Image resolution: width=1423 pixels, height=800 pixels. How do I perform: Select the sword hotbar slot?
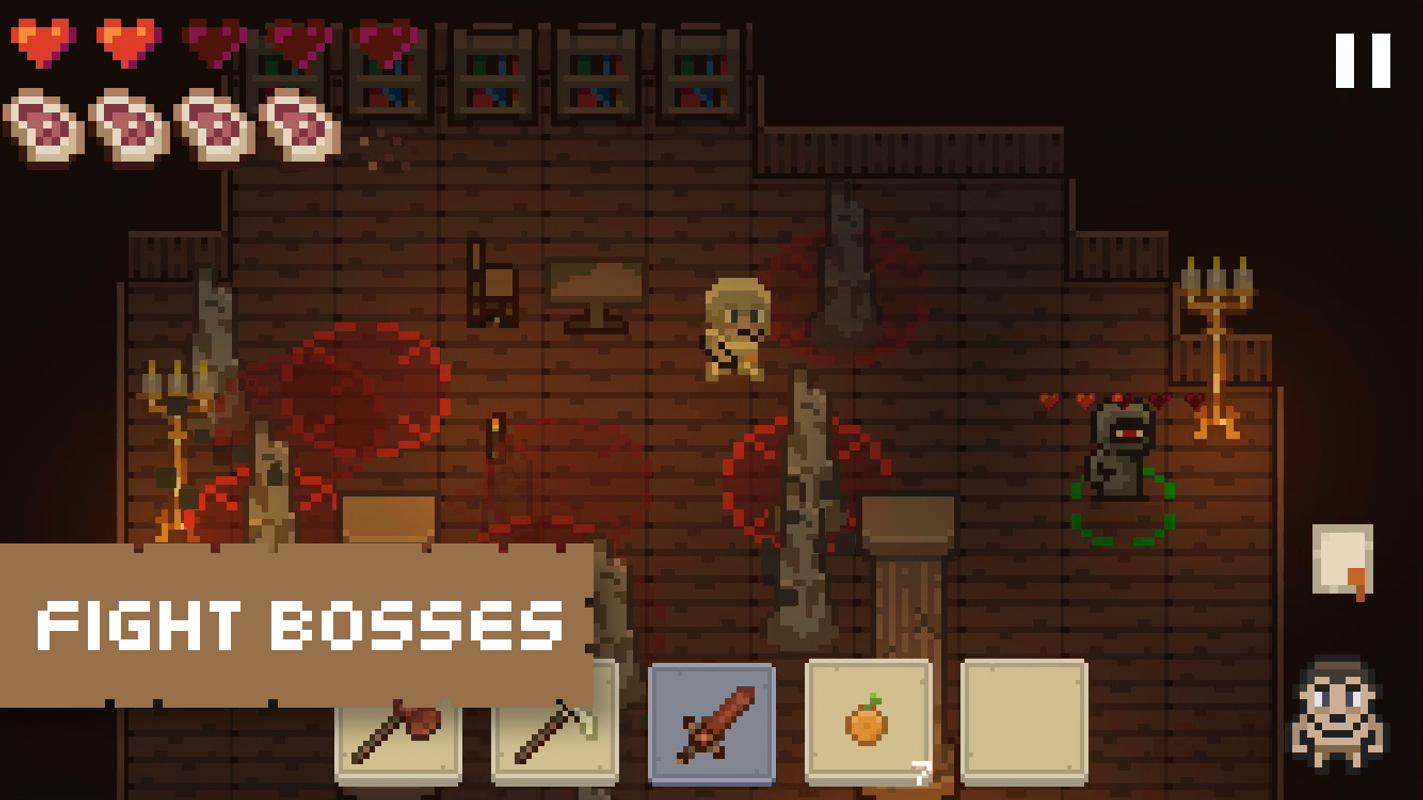711,723
